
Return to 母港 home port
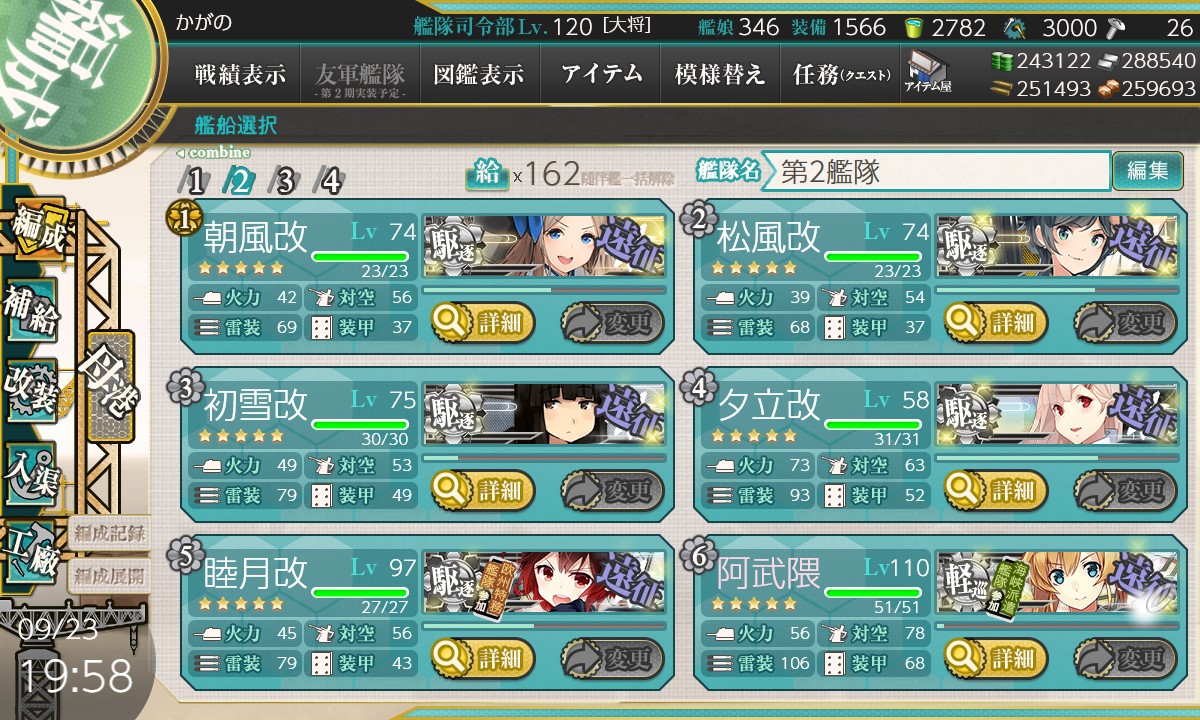(110, 386)
